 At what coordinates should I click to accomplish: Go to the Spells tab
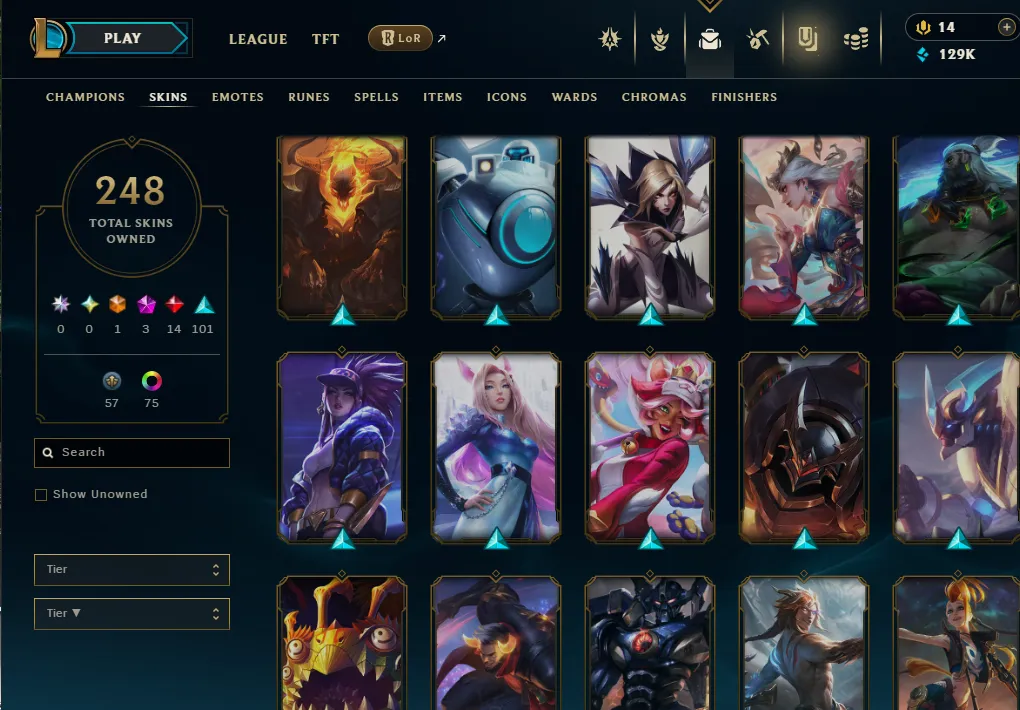coord(376,97)
